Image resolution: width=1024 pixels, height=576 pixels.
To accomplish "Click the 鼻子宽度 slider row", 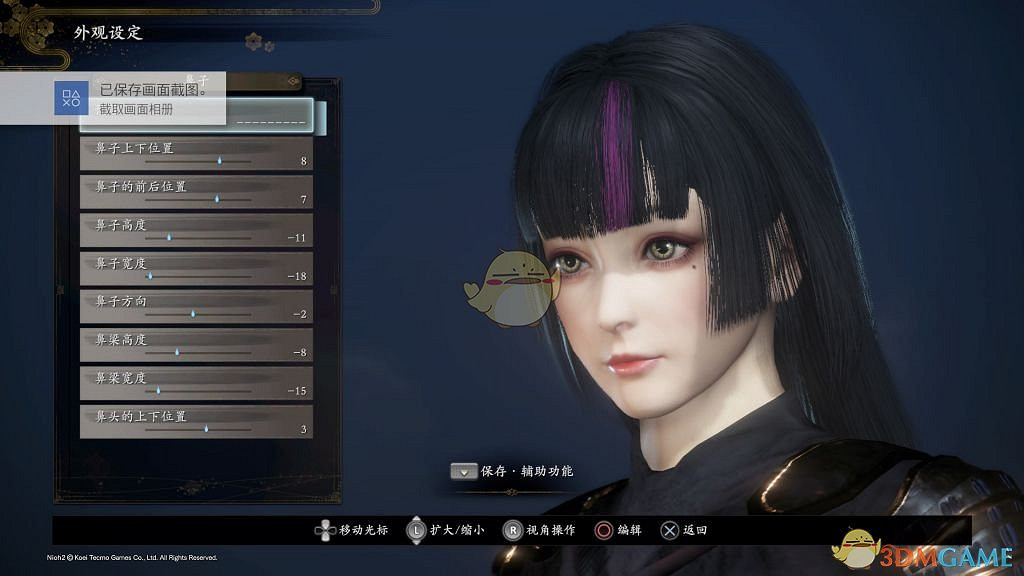I will [196, 268].
